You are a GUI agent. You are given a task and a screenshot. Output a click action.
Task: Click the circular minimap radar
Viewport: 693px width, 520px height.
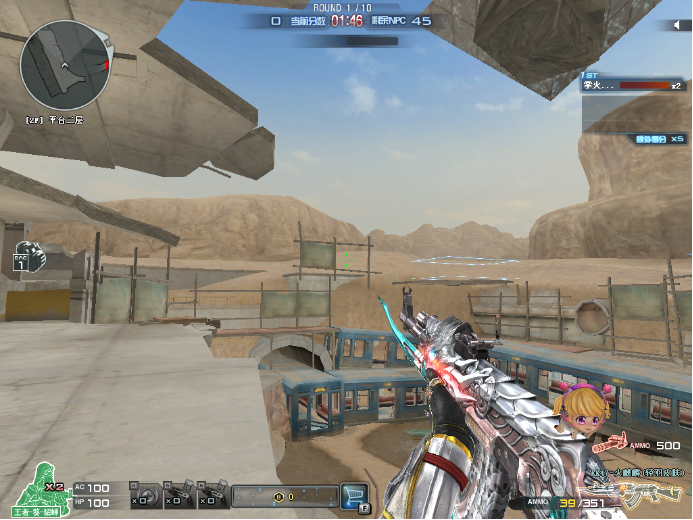tap(66, 66)
